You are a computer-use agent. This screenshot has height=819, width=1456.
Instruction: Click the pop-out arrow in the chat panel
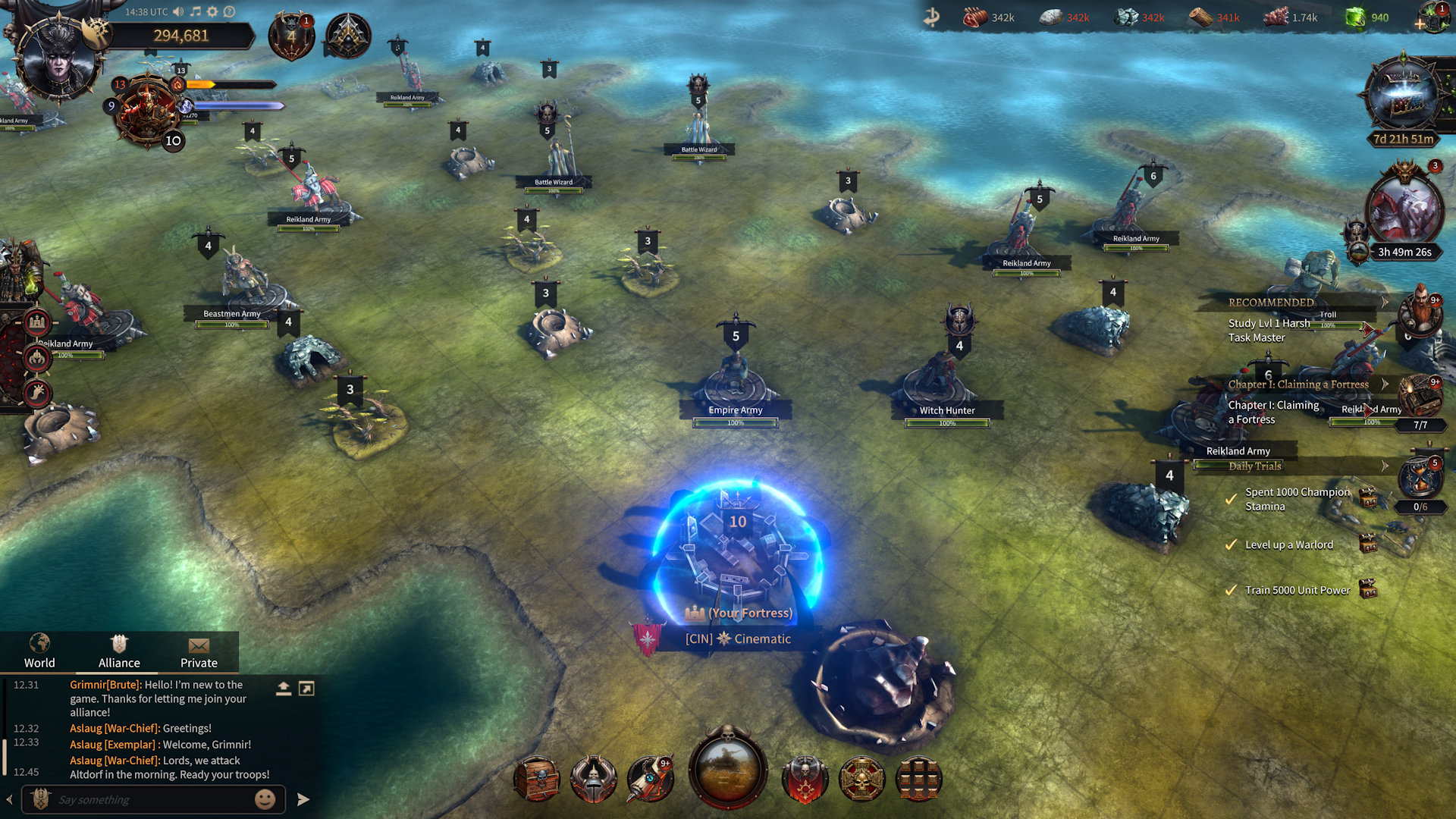point(306,689)
